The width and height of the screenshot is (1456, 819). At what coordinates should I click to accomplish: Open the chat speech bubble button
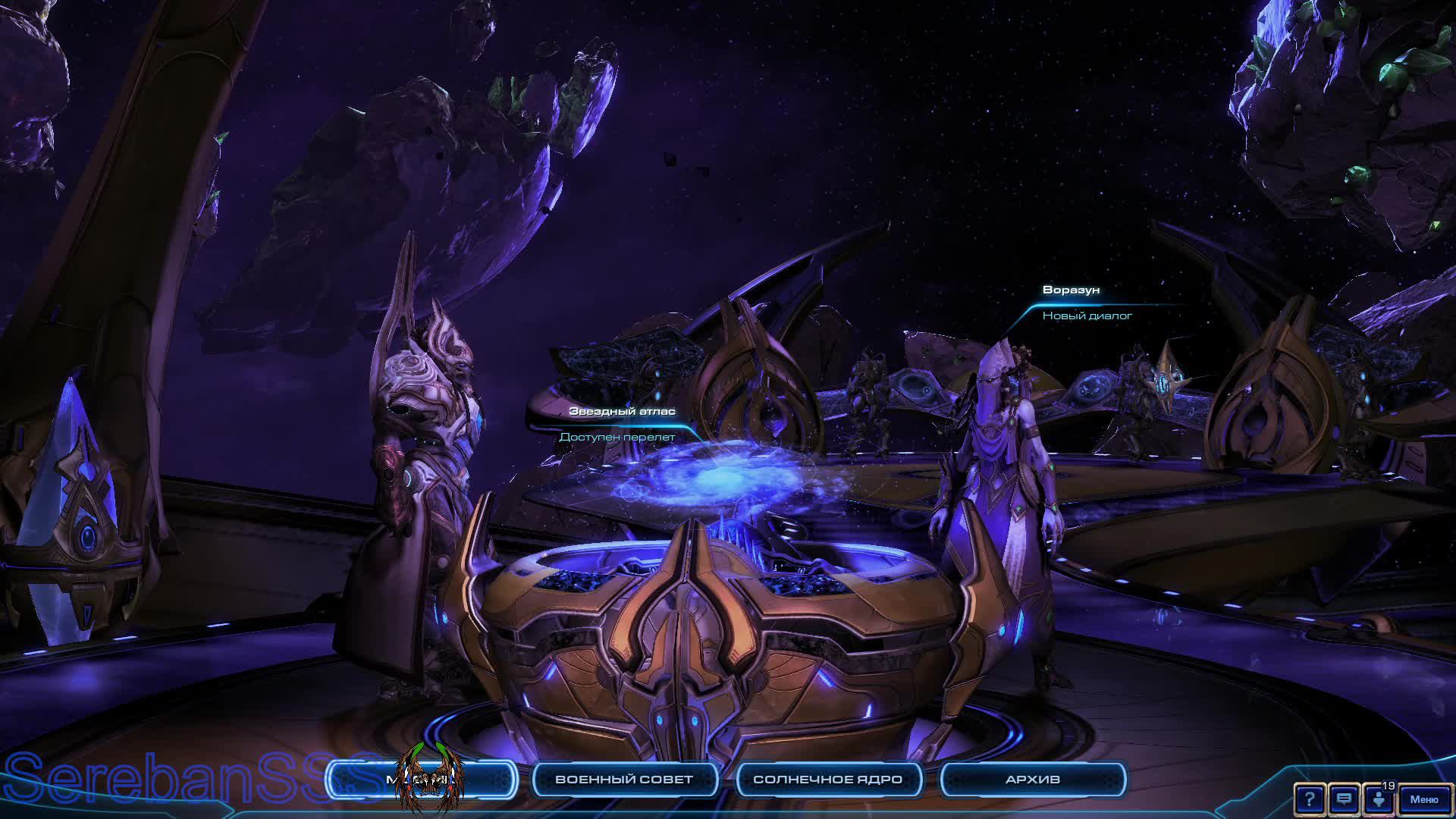[1344, 799]
